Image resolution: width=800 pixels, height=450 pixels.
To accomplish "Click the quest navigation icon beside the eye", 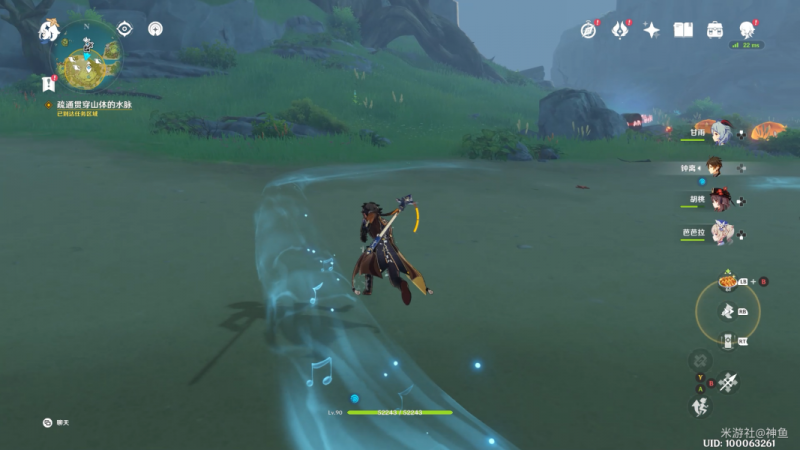I will point(155,29).
